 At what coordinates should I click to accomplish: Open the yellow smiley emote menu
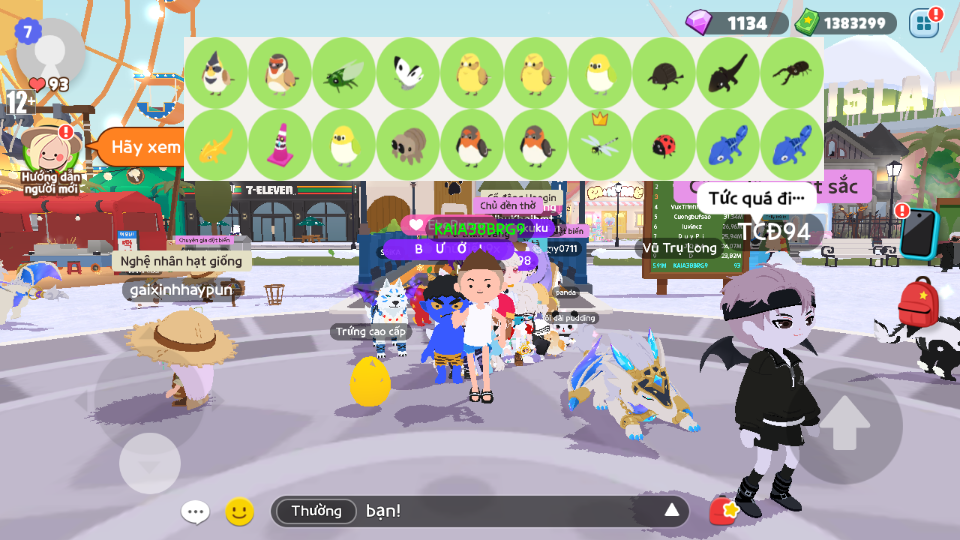tap(239, 512)
